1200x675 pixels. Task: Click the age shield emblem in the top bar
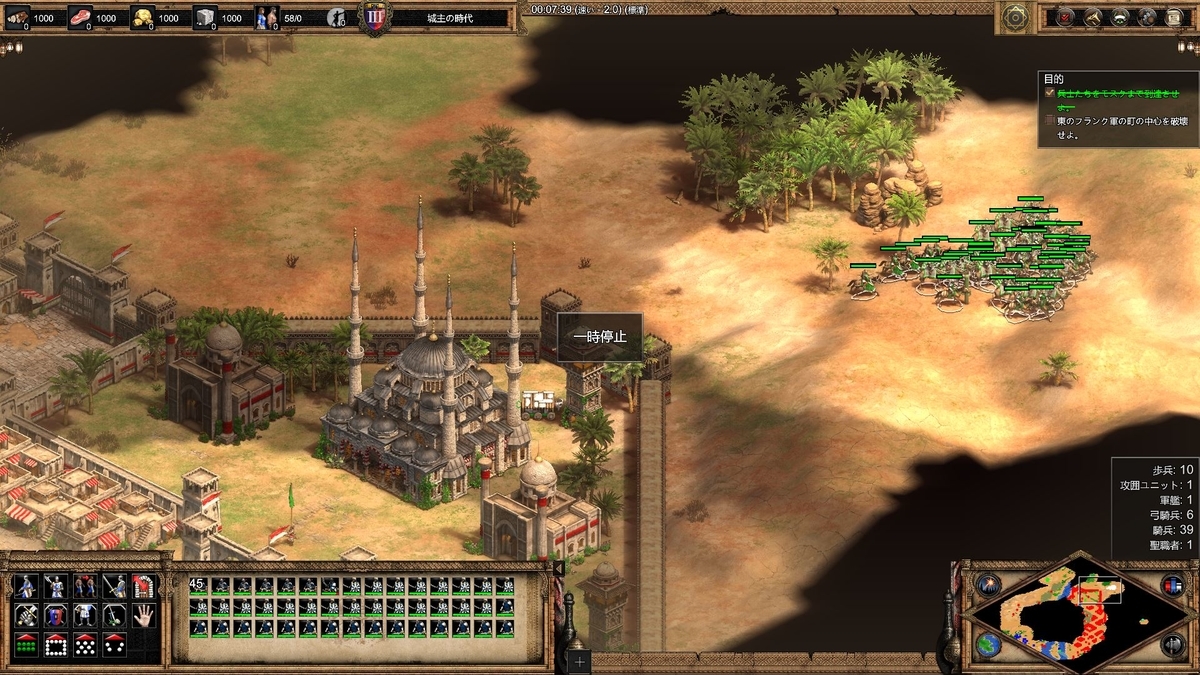point(374,18)
